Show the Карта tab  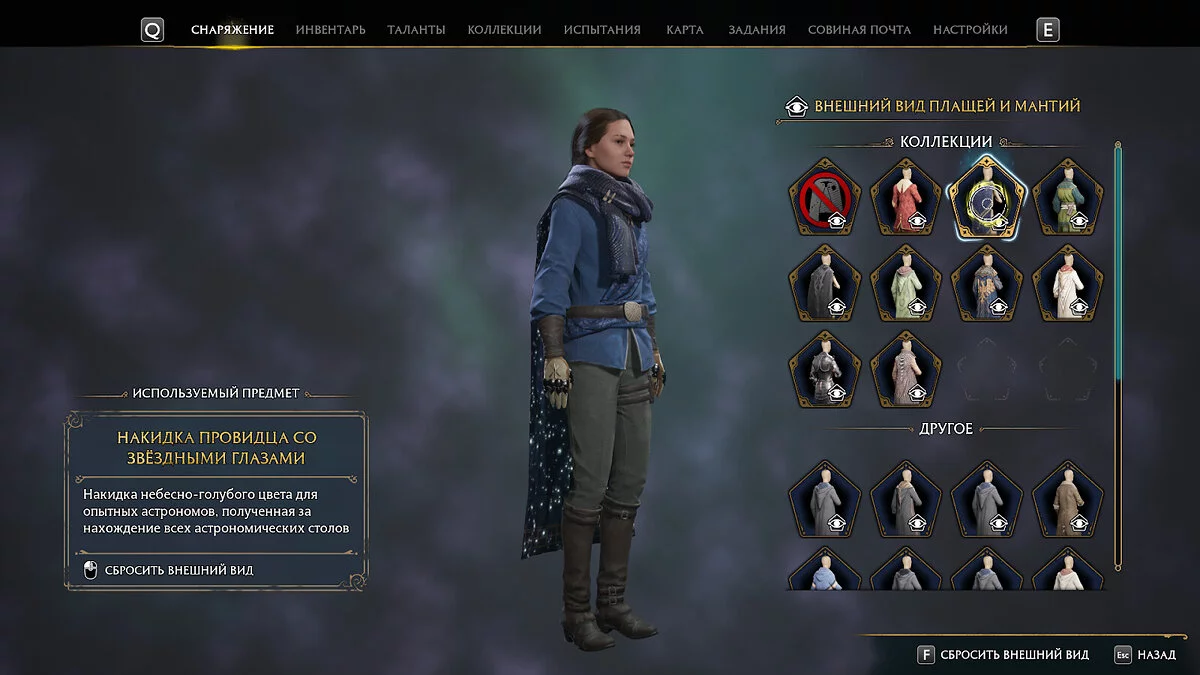click(x=685, y=30)
